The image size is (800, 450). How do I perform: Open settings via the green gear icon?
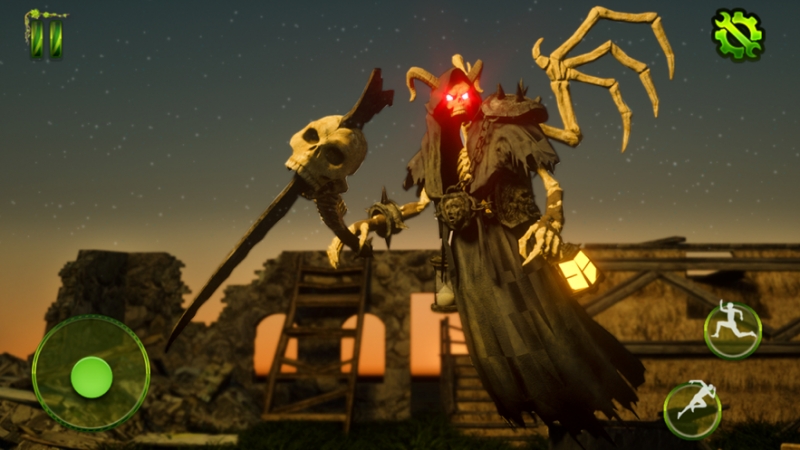[737, 35]
